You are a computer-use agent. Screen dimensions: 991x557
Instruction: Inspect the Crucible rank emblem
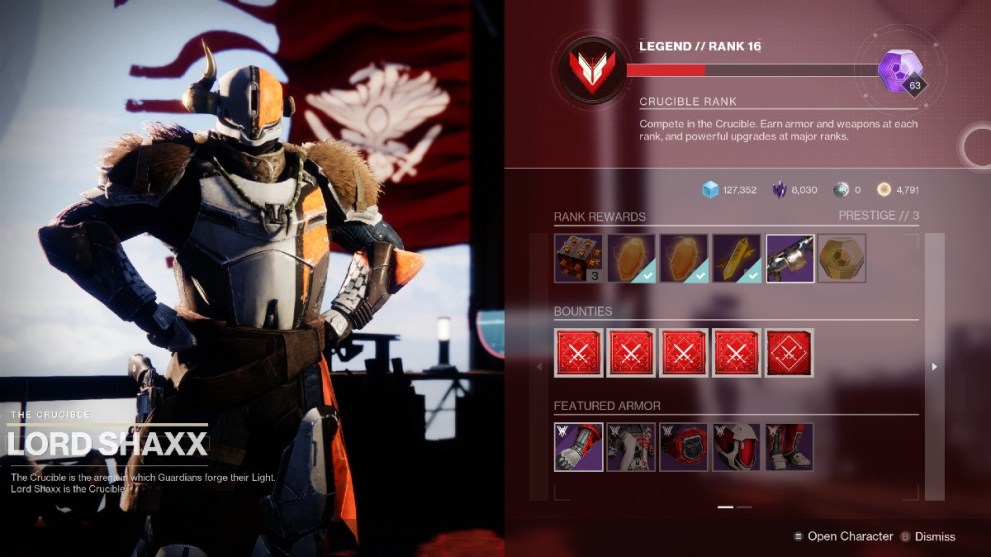click(589, 71)
